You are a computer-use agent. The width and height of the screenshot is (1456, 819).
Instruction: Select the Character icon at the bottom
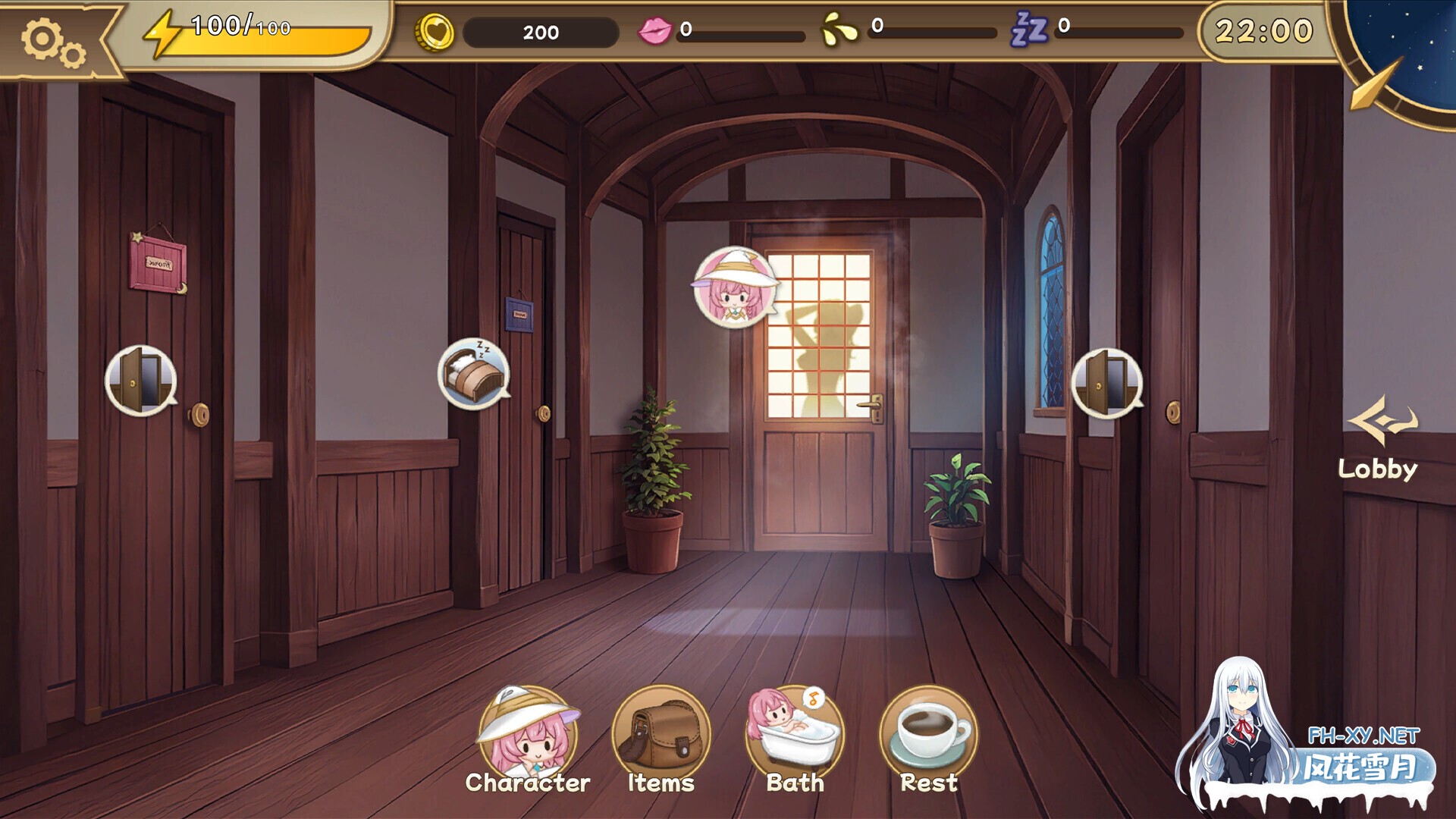coord(529,733)
